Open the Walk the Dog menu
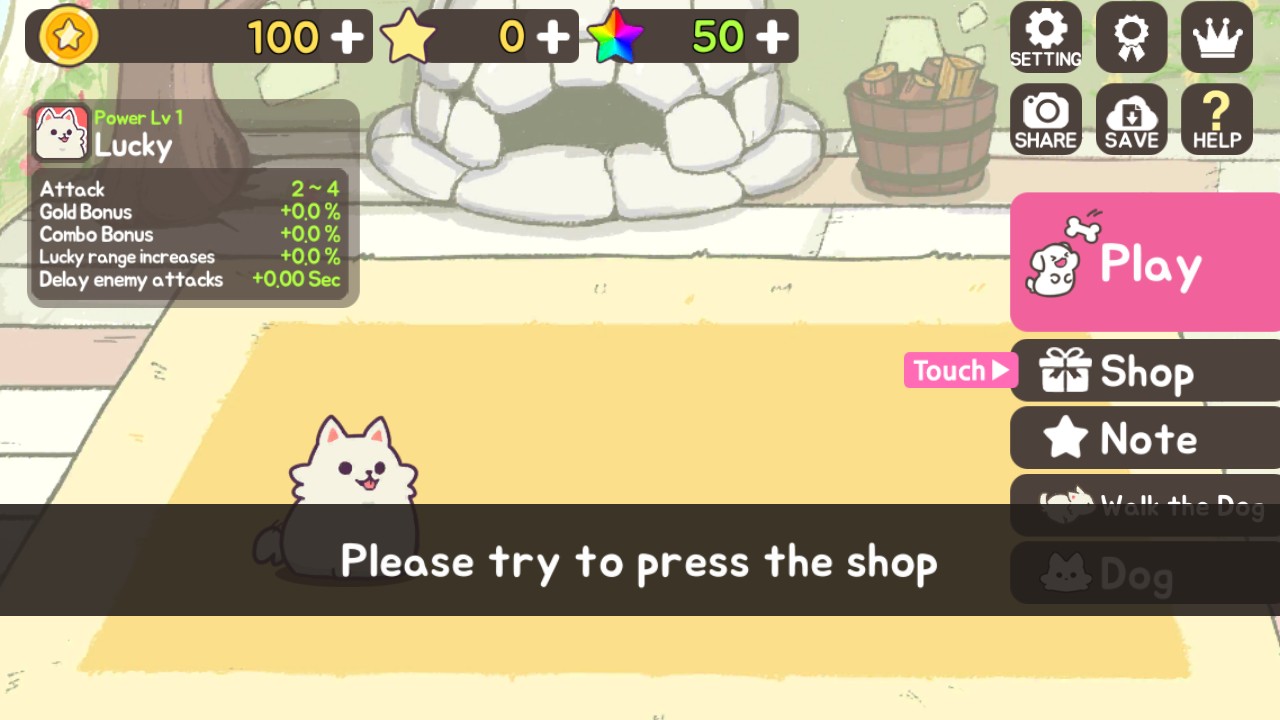This screenshot has width=1280, height=720. [x=1144, y=506]
